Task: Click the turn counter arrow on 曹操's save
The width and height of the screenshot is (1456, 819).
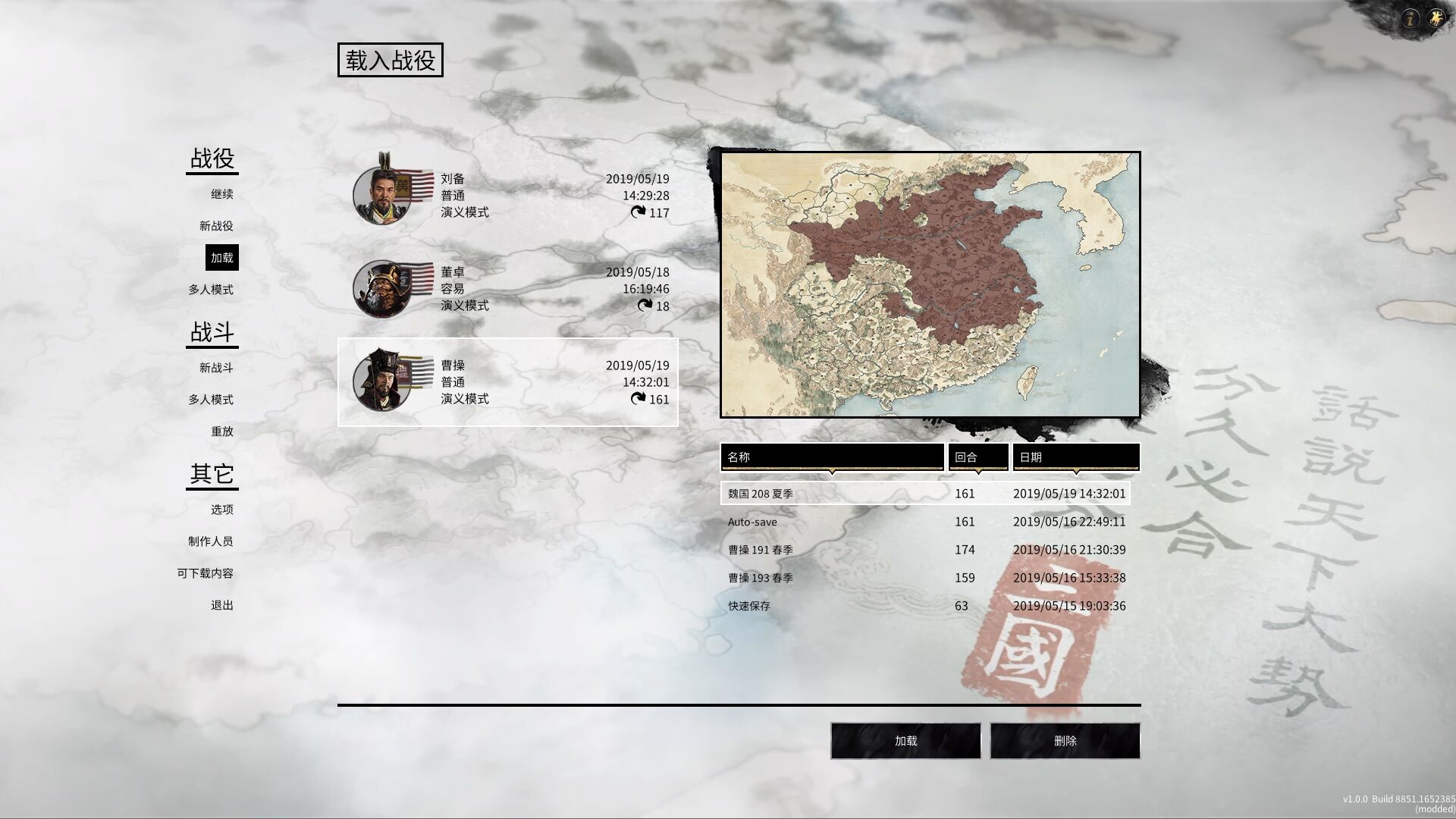Action: click(639, 400)
